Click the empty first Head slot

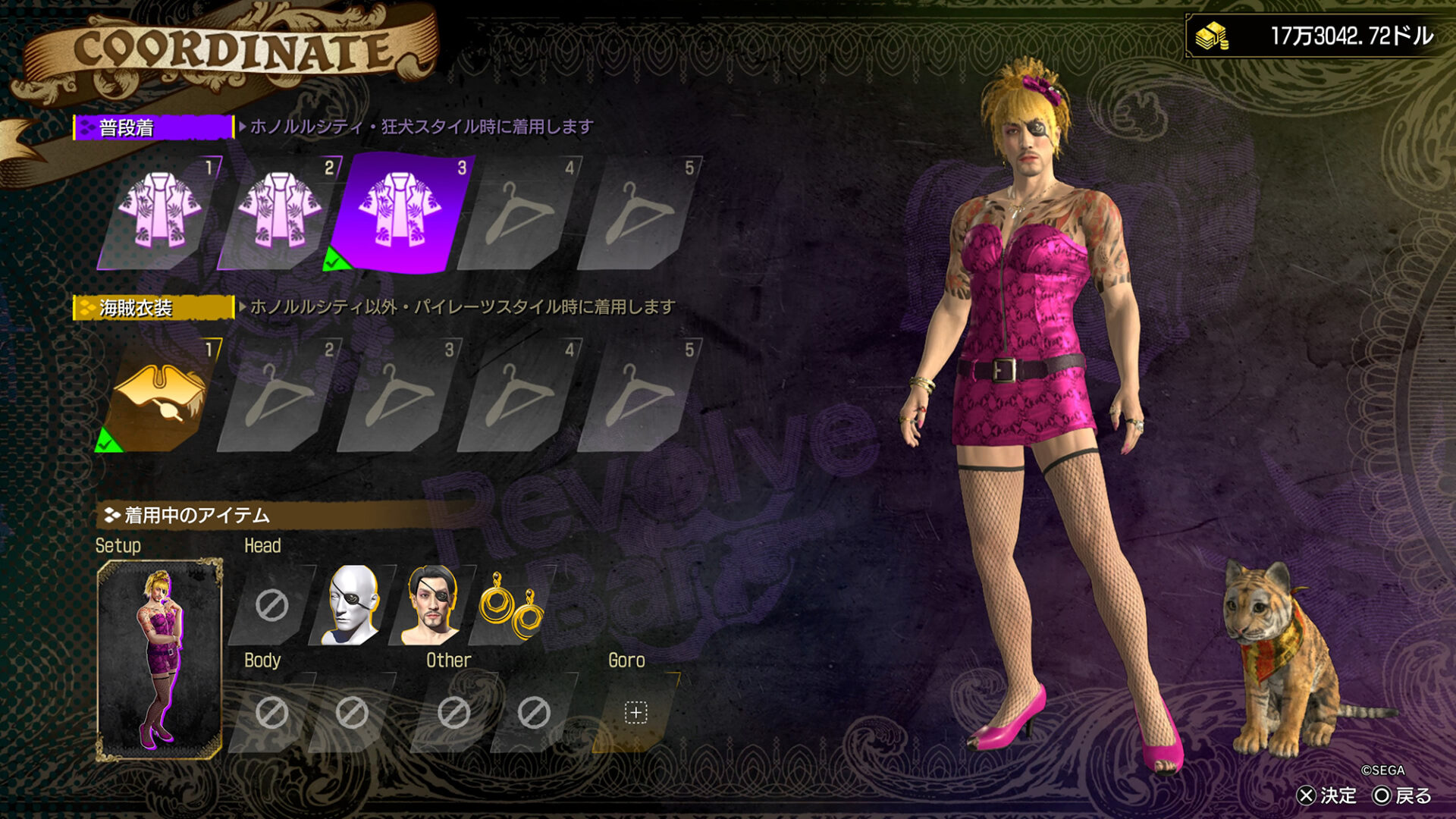point(271,605)
